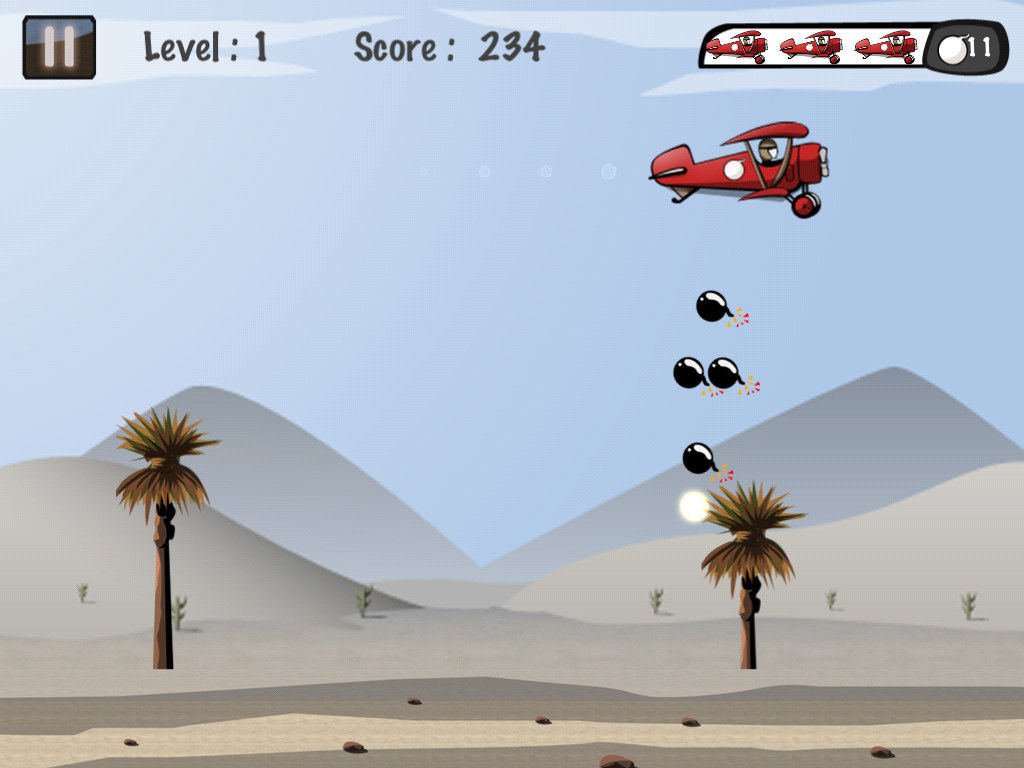Pause the game with the pause button
Screen dimensions: 1024x768
(59, 47)
